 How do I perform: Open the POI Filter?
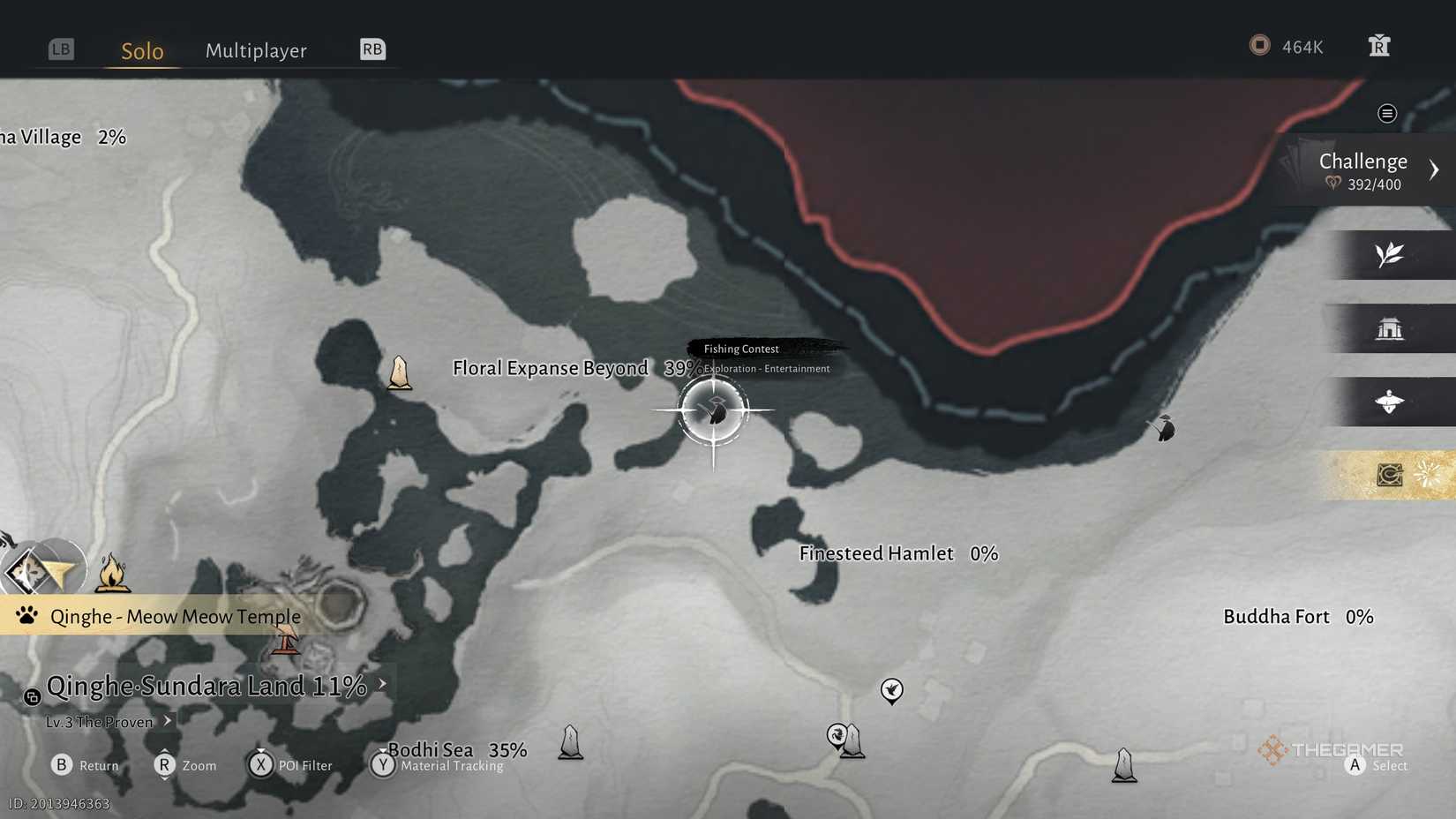pos(261,765)
